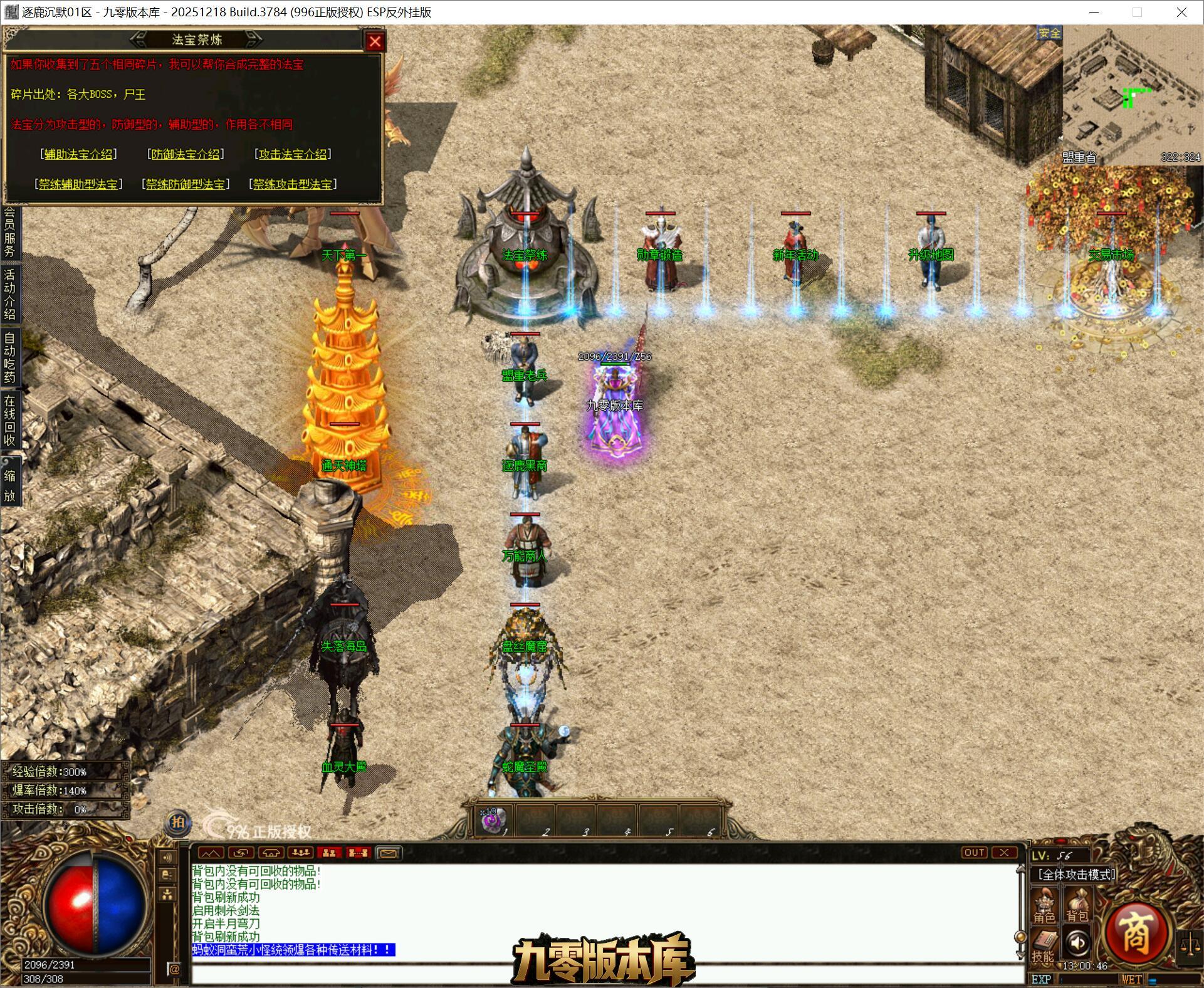The width and height of the screenshot is (1204, 988).
Task: Minimize the game window
Action: pyautogui.click(x=1094, y=12)
